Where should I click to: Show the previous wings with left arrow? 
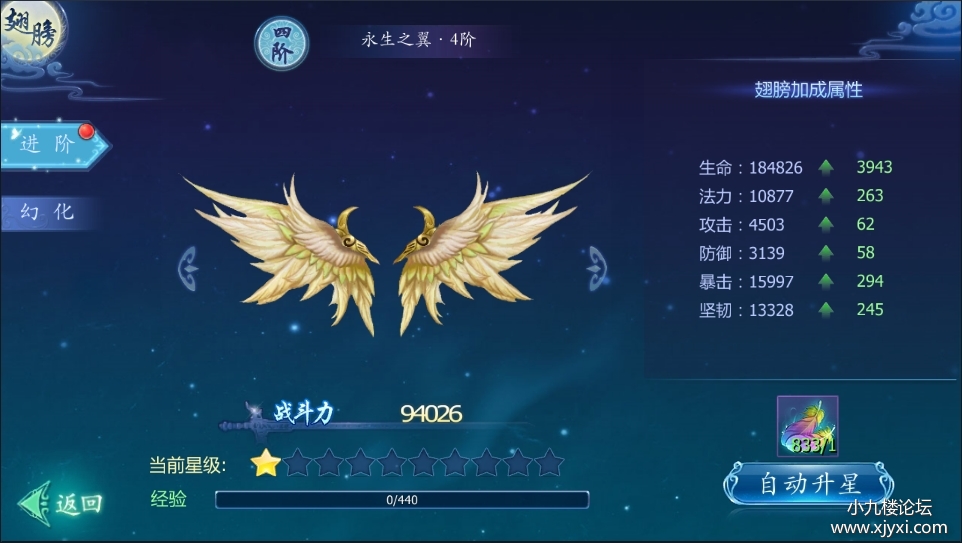click(x=188, y=267)
